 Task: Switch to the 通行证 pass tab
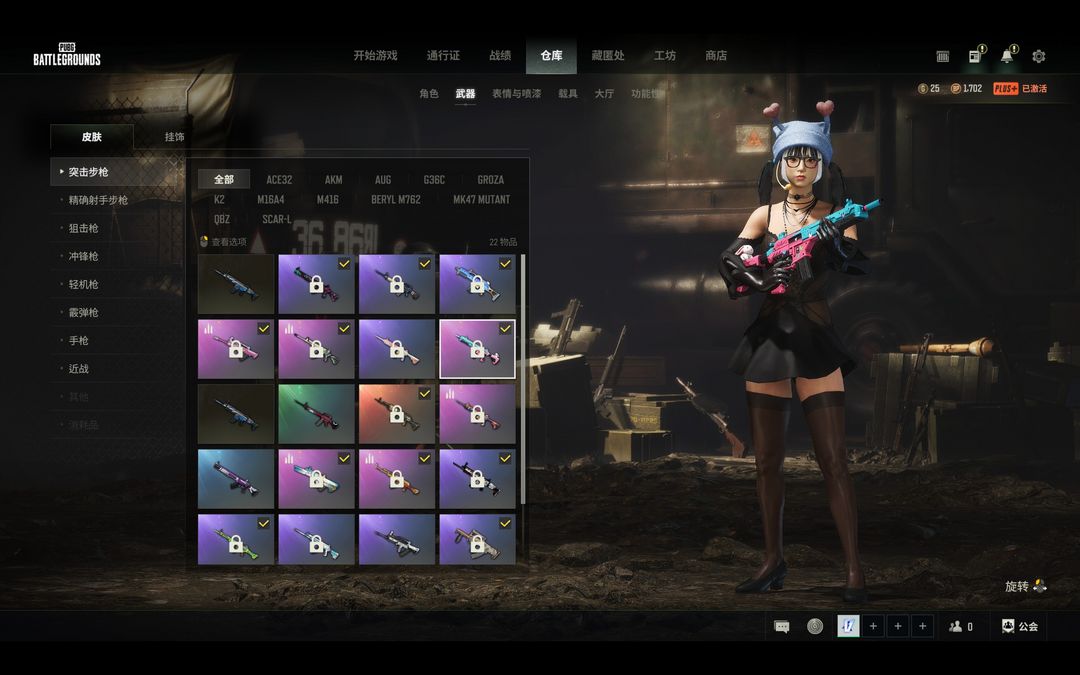(443, 56)
